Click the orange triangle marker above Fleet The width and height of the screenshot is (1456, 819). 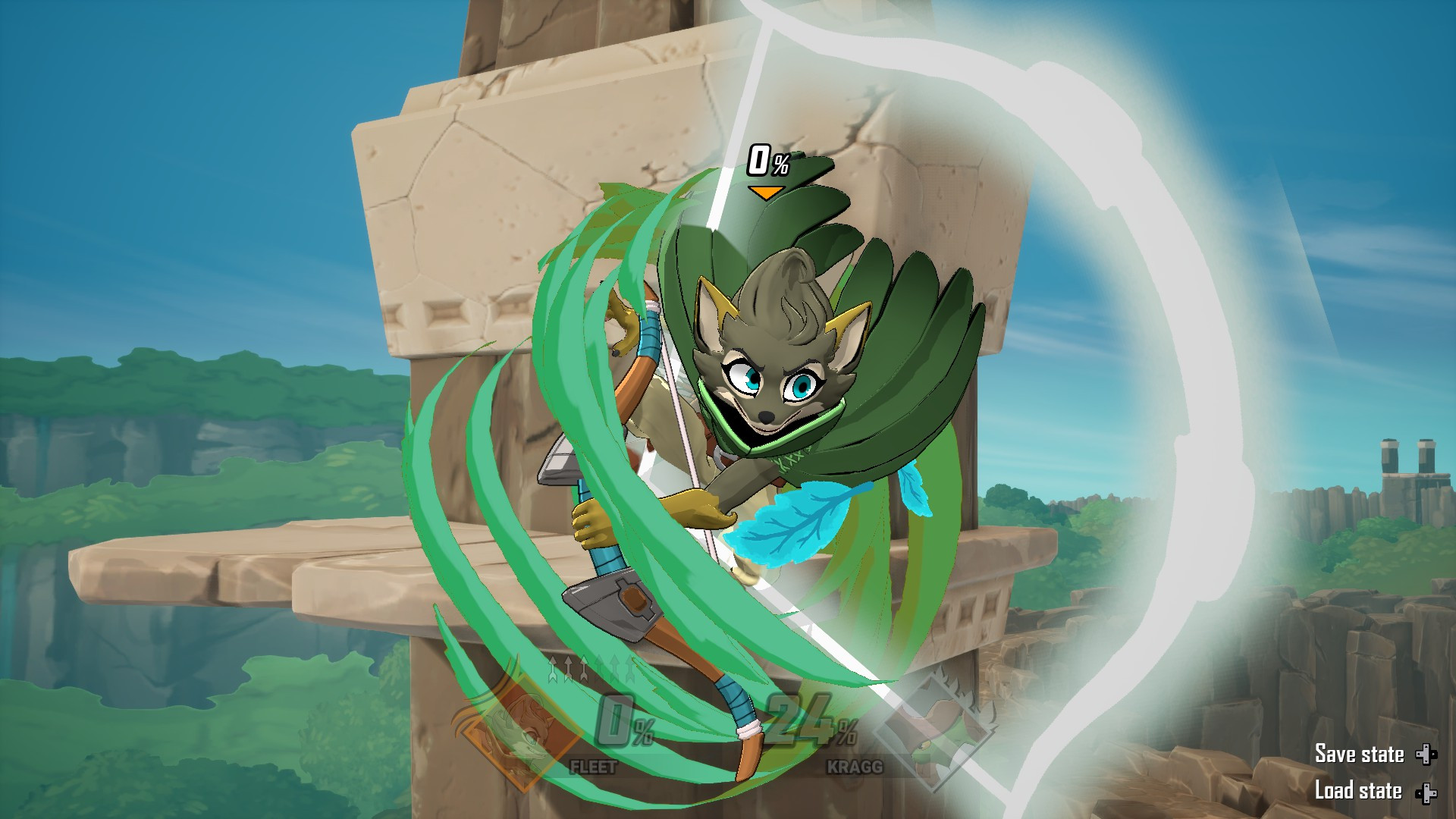pyautogui.click(x=766, y=192)
